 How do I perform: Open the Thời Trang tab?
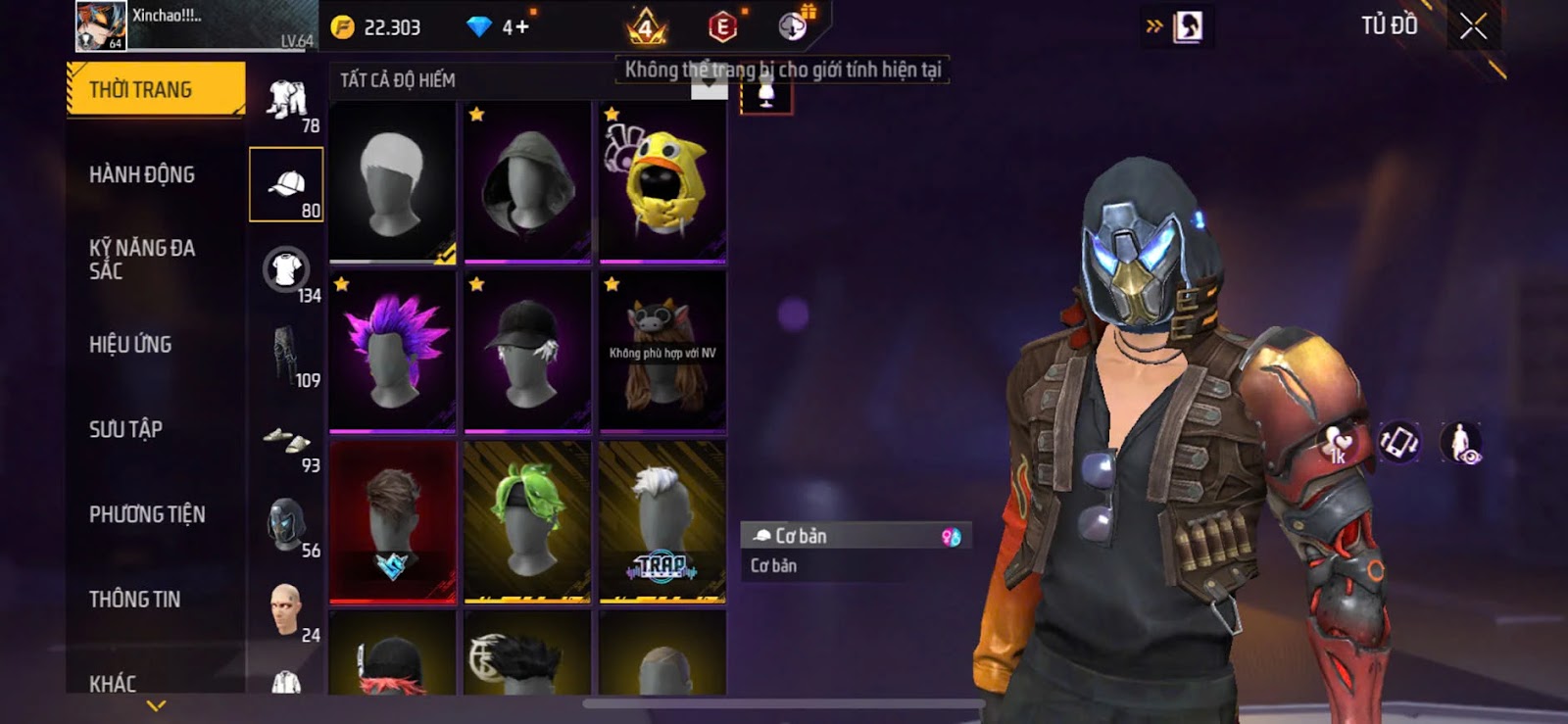155,90
